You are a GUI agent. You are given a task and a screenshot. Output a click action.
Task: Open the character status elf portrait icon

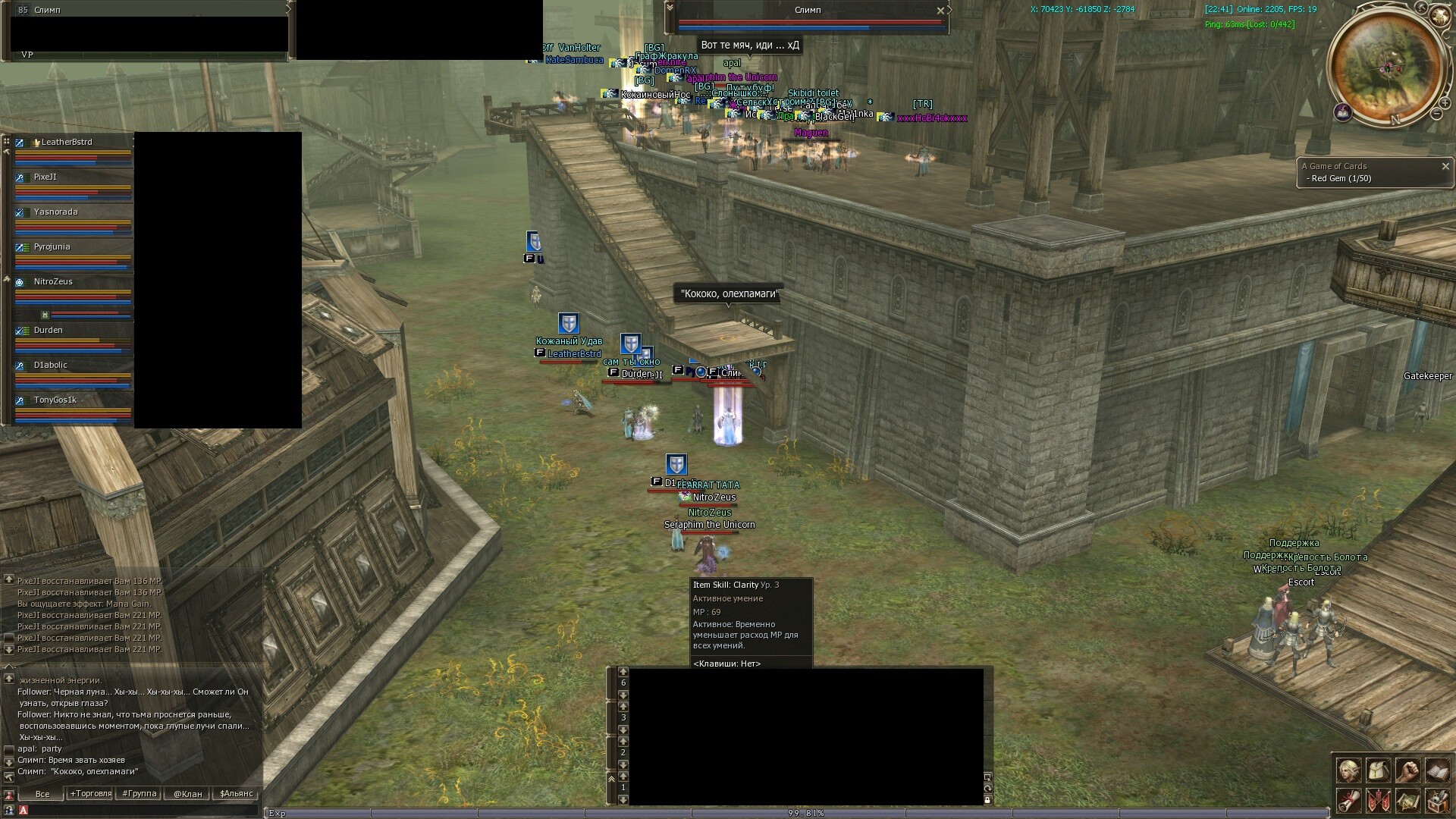click(x=1348, y=770)
